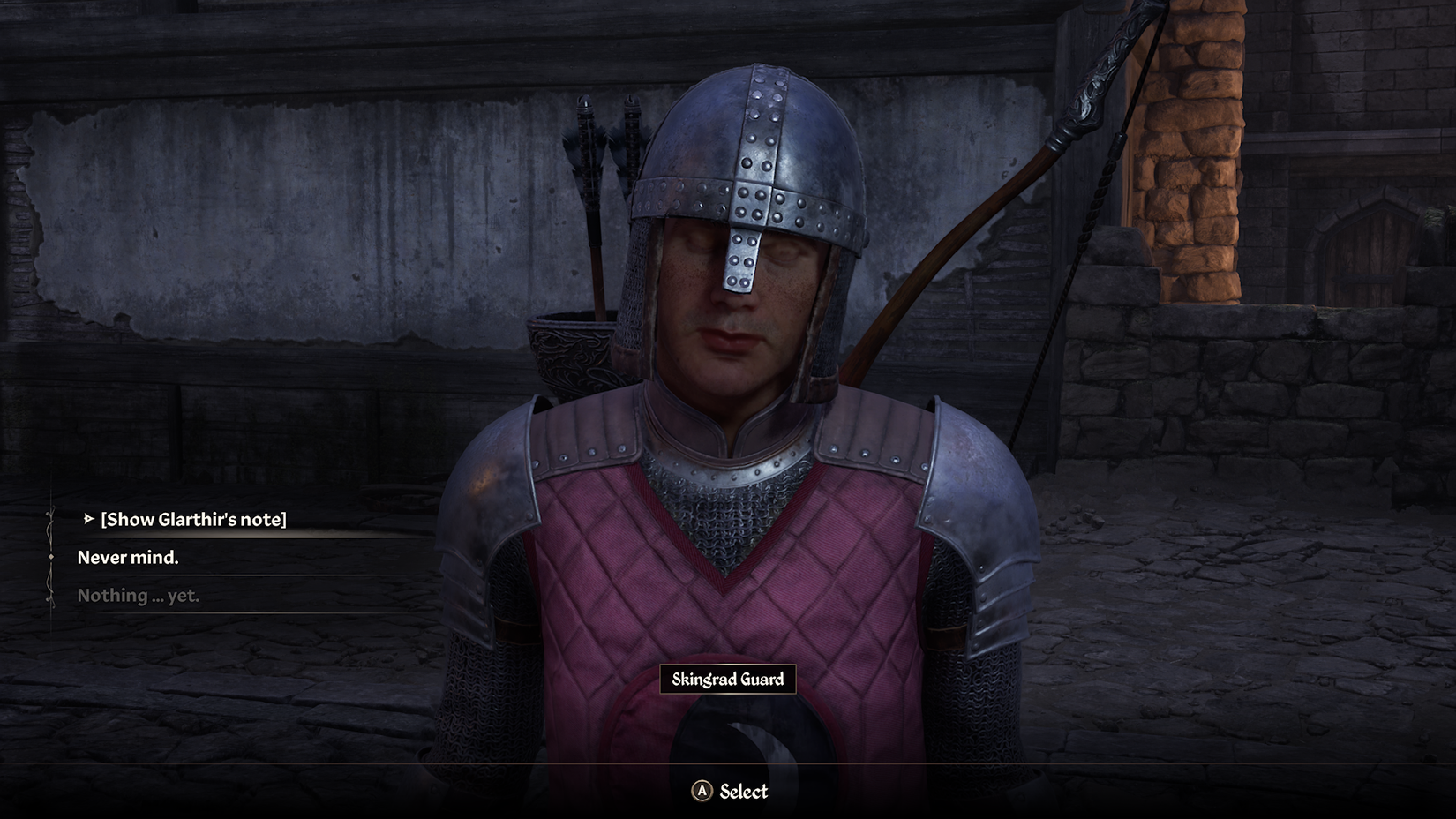Image resolution: width=1456 pixels, height=819 pixels.
Task: Click the Select label at bottom of screen
Action: pos(744,792)
